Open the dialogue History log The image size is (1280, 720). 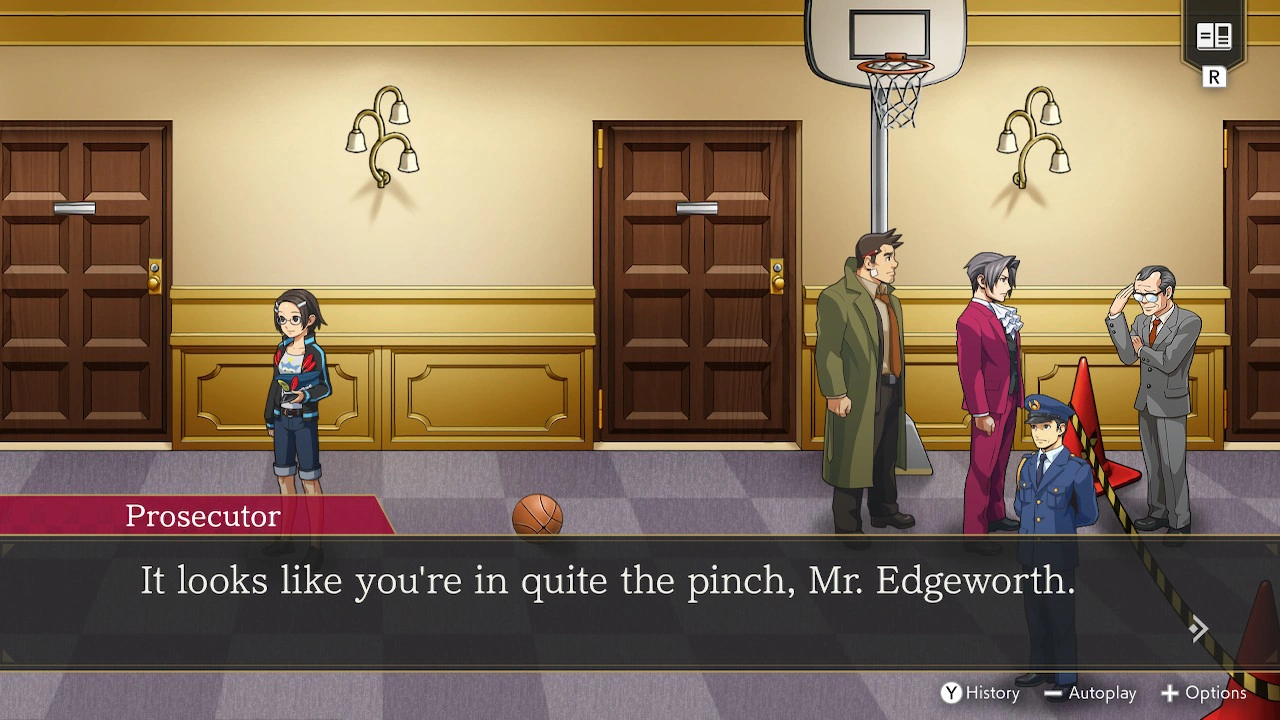pos(980,692)
